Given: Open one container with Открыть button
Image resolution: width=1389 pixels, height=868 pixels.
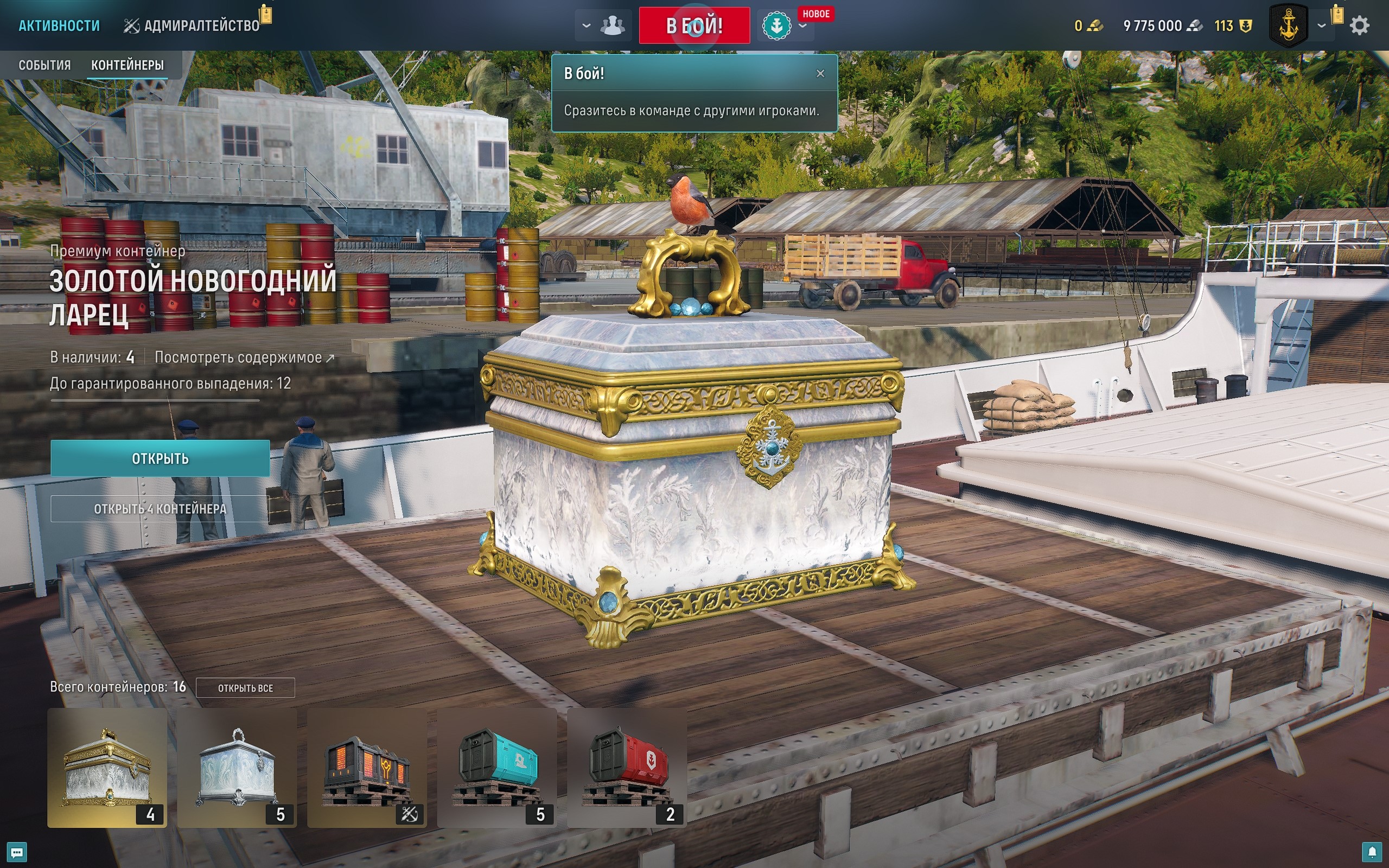Looking at the screenshot, I should [160, 458].
